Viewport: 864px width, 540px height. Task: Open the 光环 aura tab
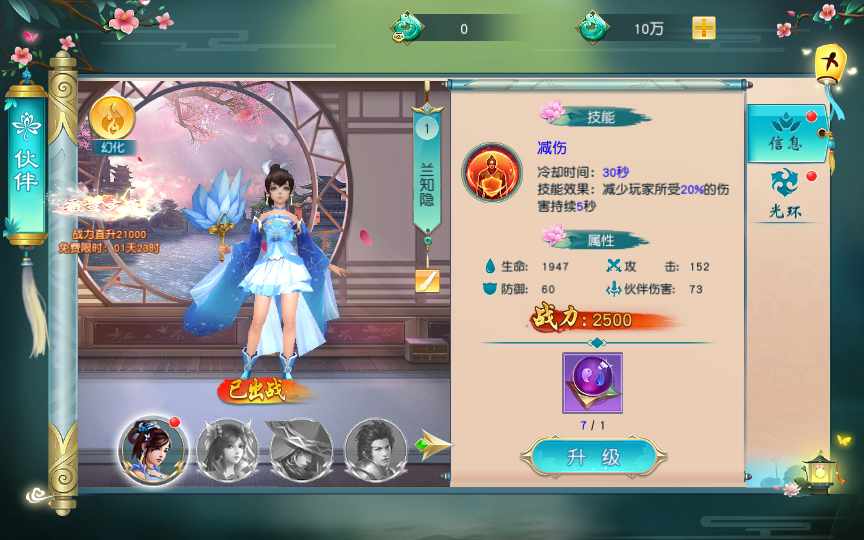785,193
